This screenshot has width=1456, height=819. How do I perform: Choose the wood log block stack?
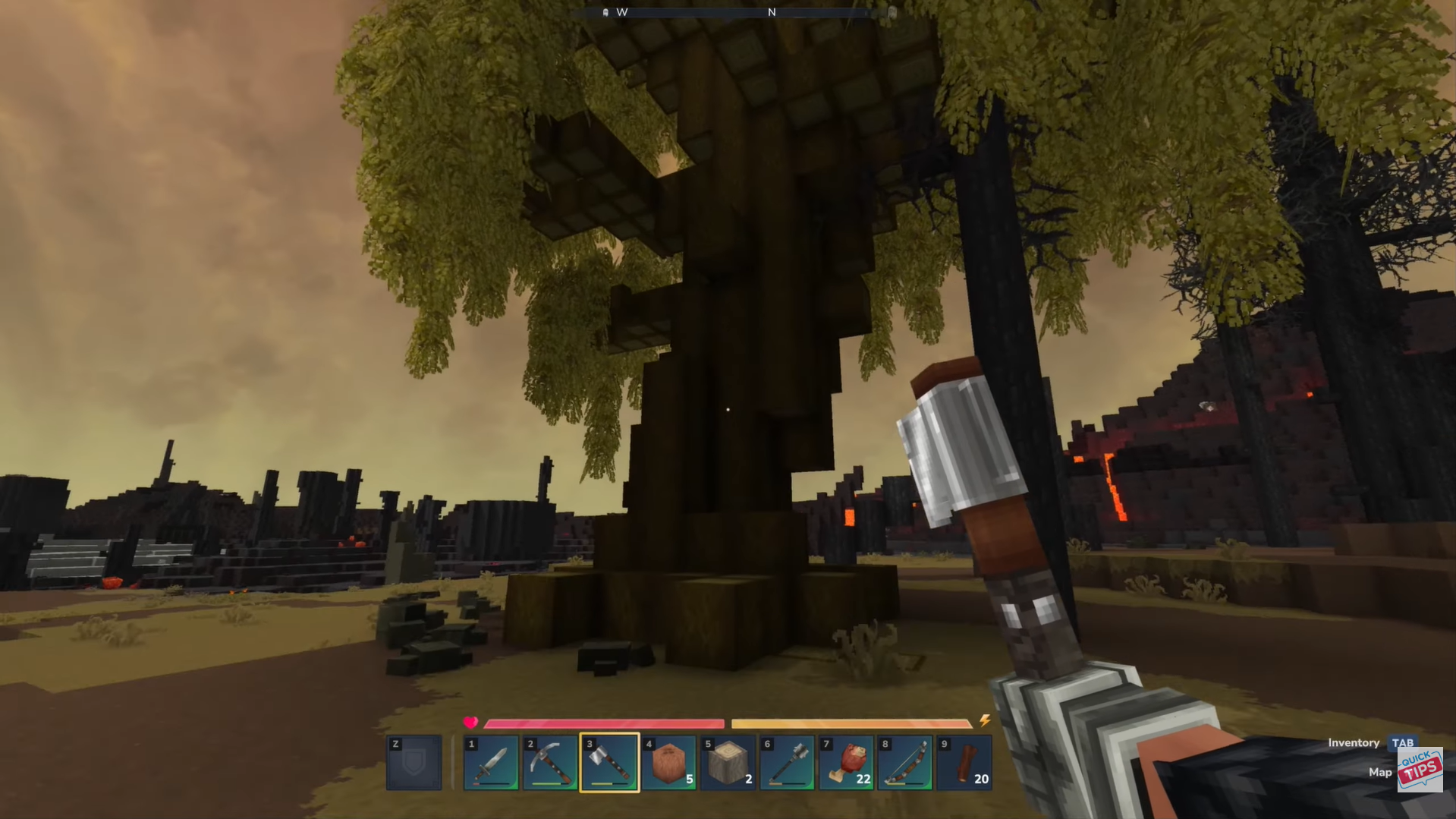[728, 763]
